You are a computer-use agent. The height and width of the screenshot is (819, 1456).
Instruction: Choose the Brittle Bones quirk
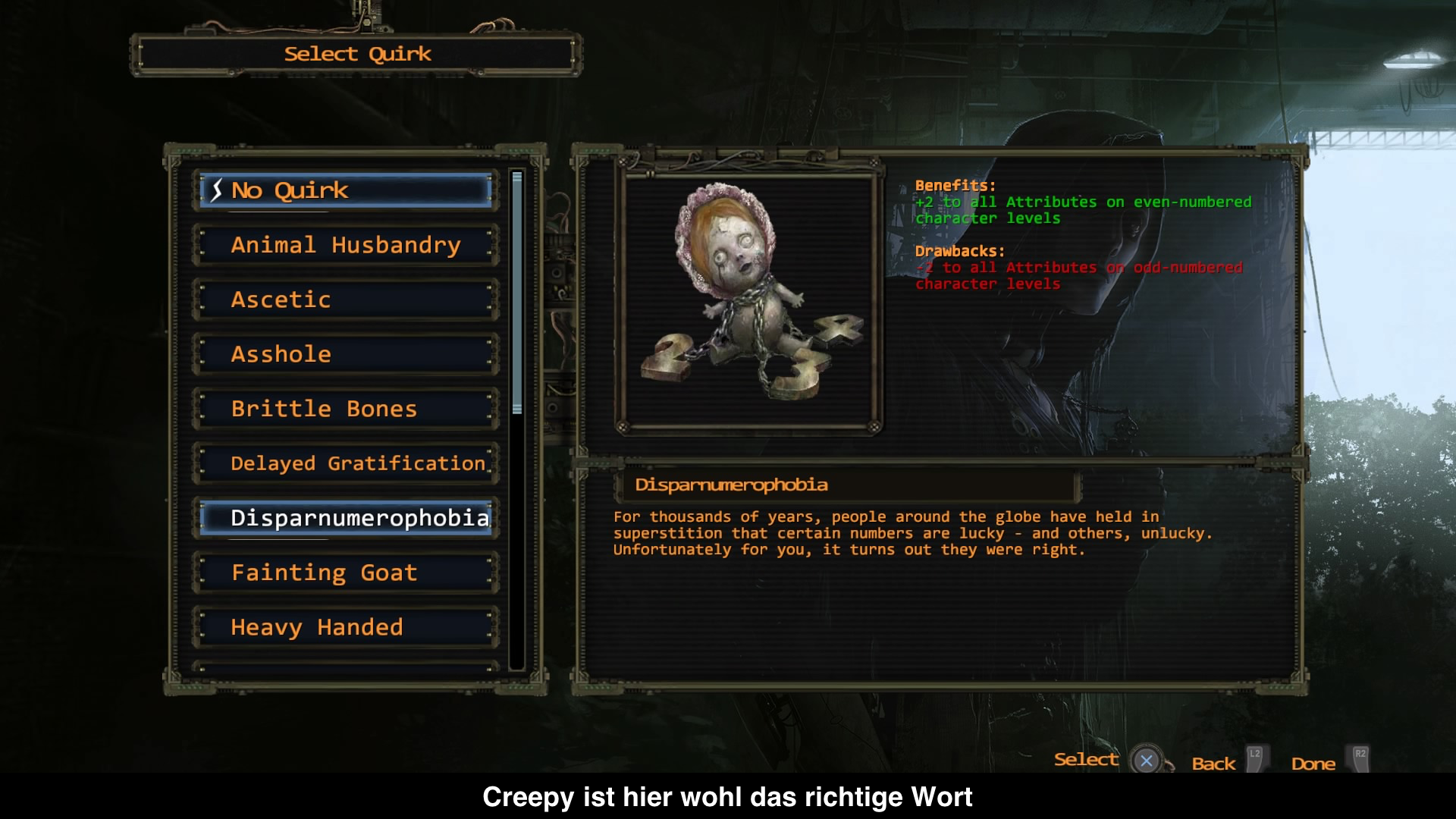point(346,409)
